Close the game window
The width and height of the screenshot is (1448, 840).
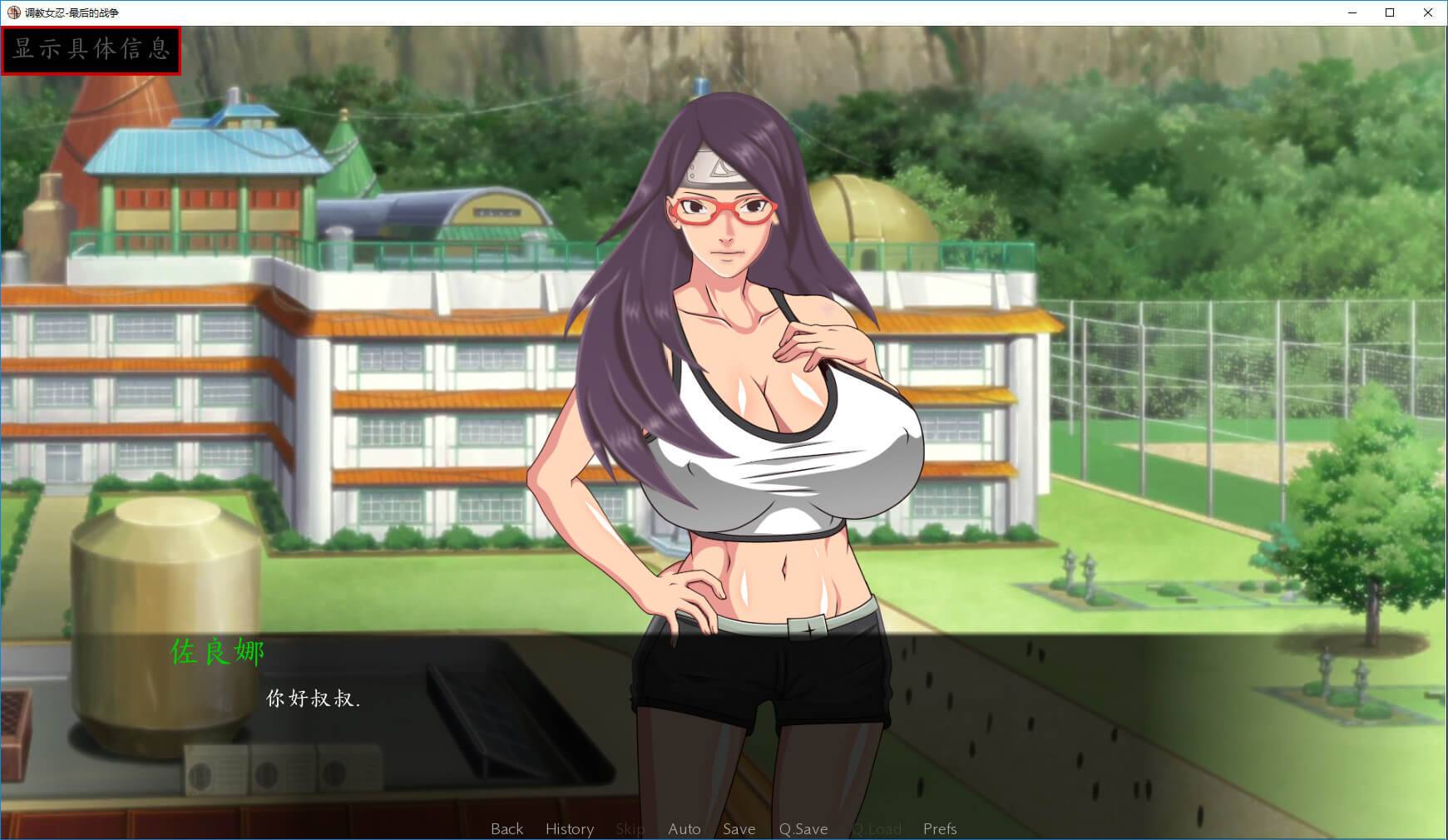[x=1427, y=12]
